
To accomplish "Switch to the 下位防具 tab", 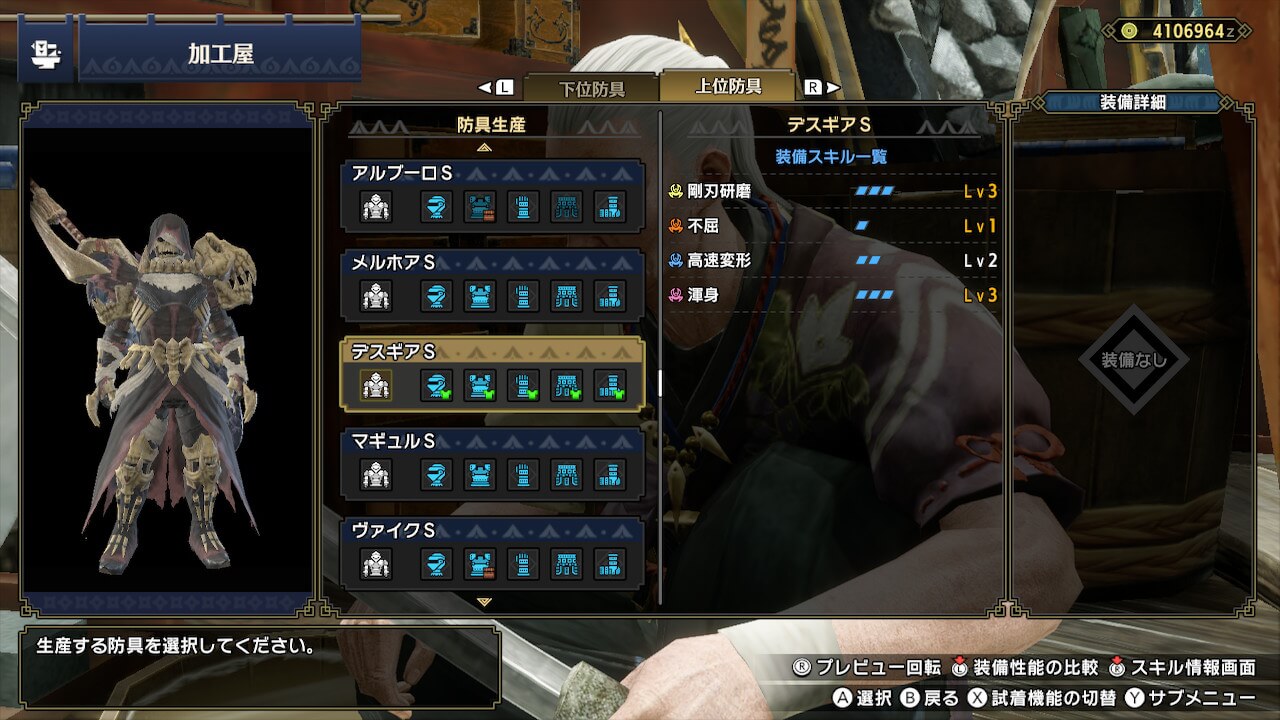I will 591,88.
